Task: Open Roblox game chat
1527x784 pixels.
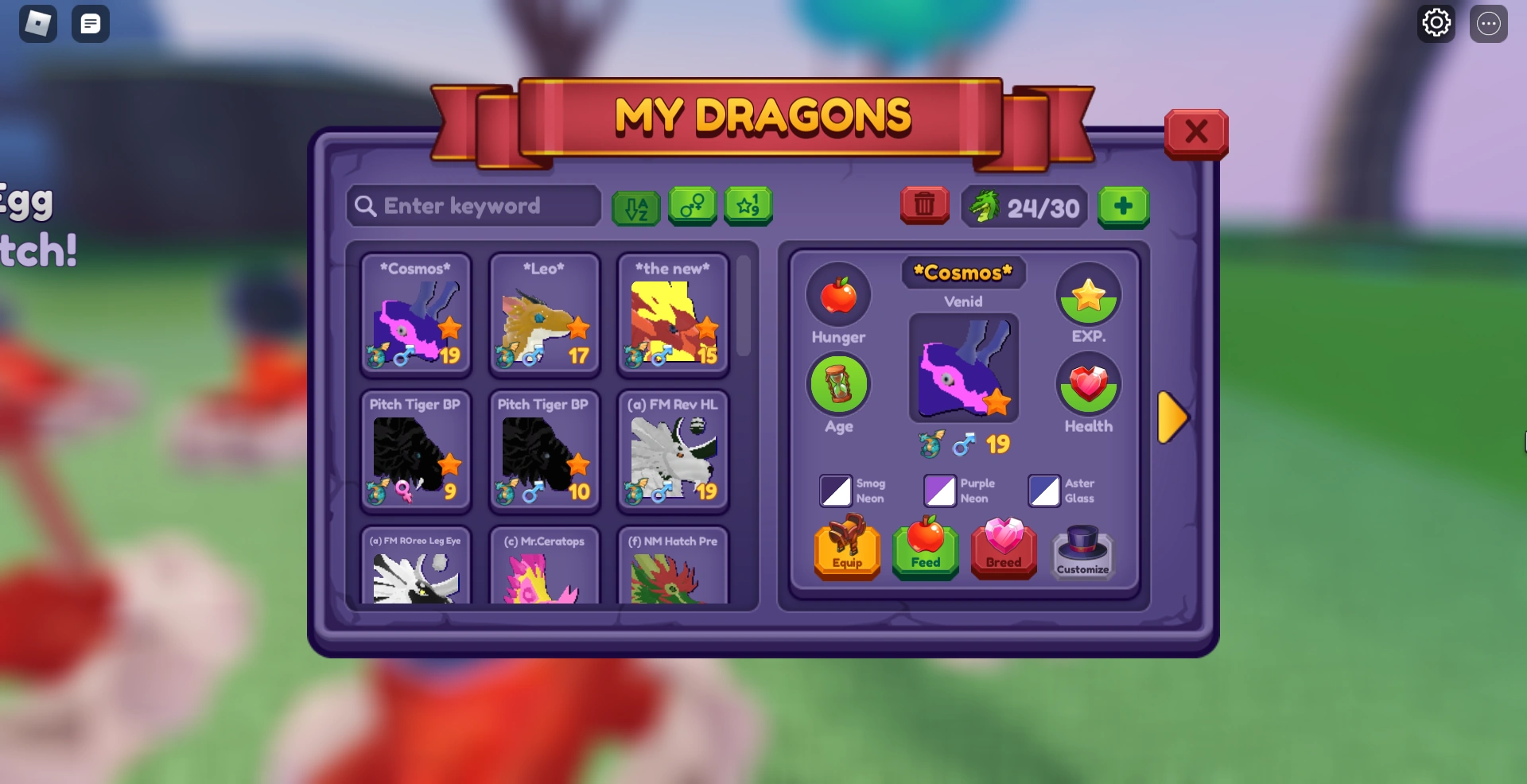Action: tap(90, 23)
